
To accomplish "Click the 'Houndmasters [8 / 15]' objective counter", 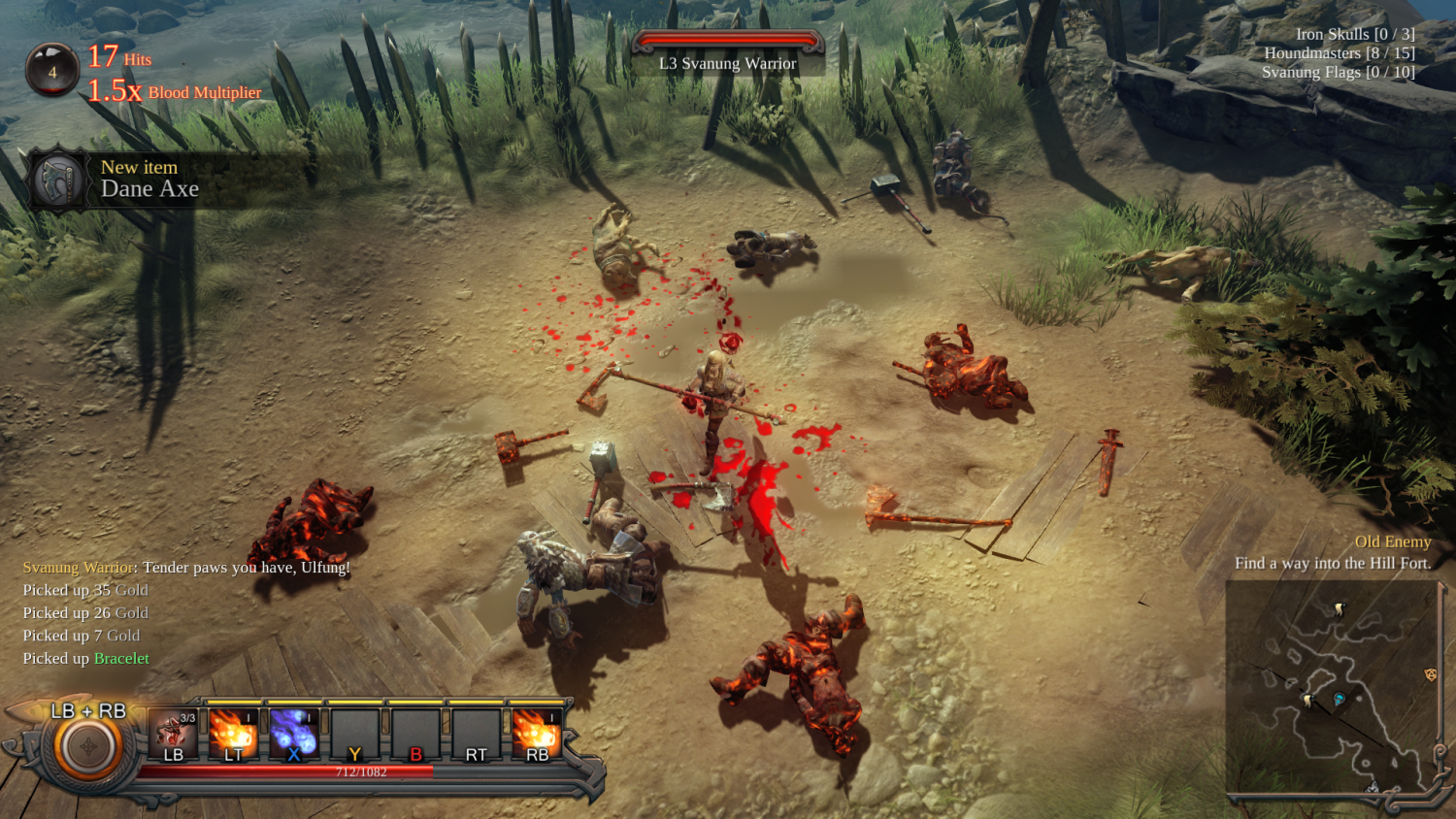I will (1339, 53).
